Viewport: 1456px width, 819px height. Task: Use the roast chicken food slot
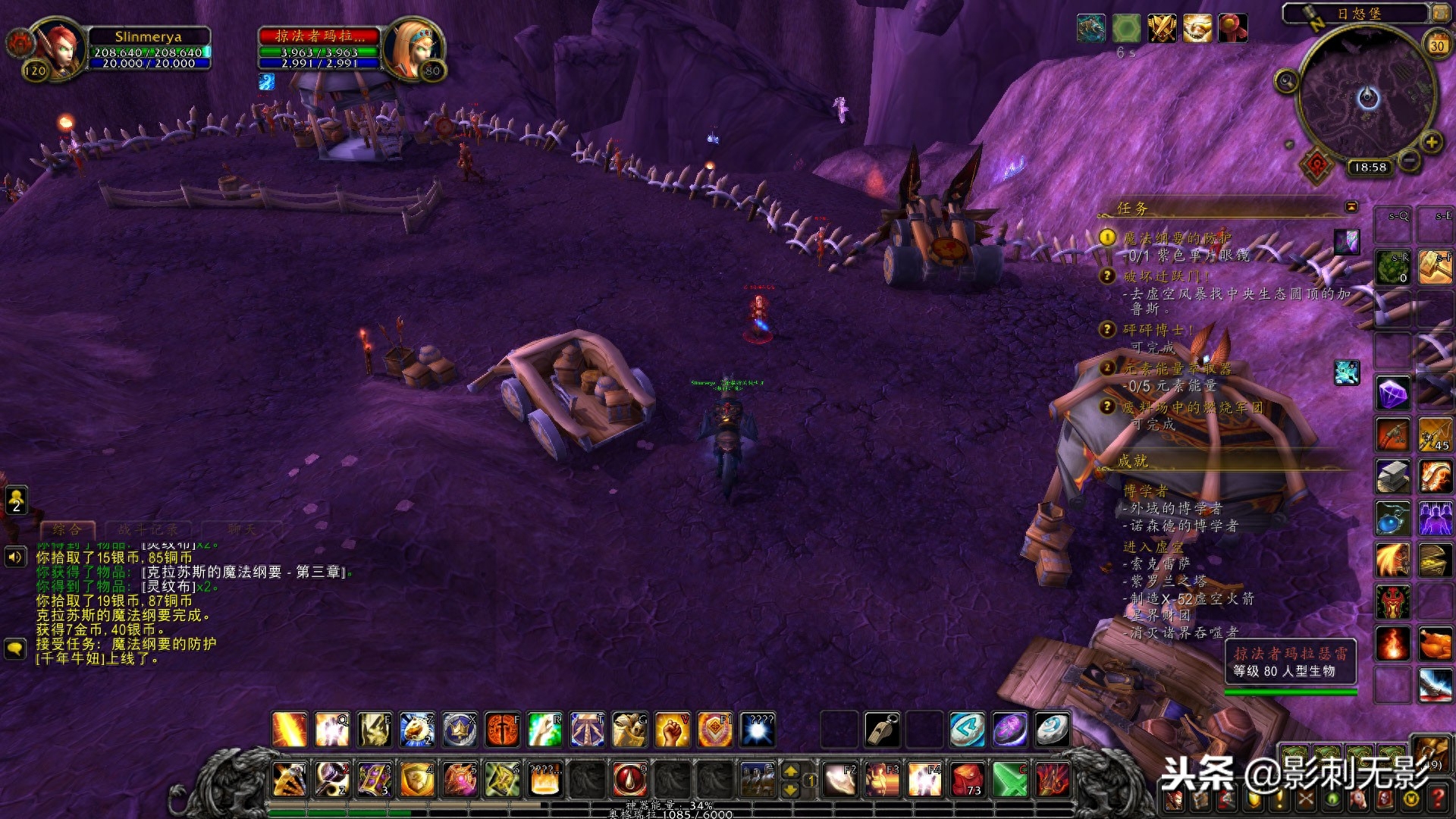(1435, 645)
